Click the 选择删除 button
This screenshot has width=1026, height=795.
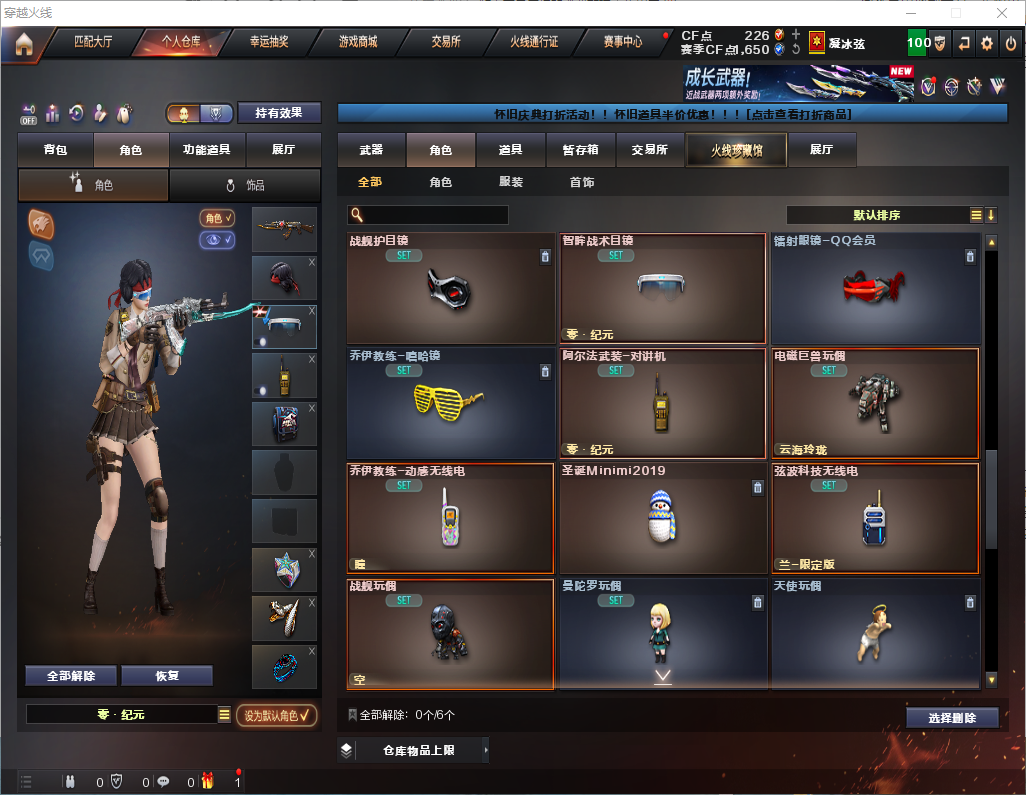click(952, 718)
